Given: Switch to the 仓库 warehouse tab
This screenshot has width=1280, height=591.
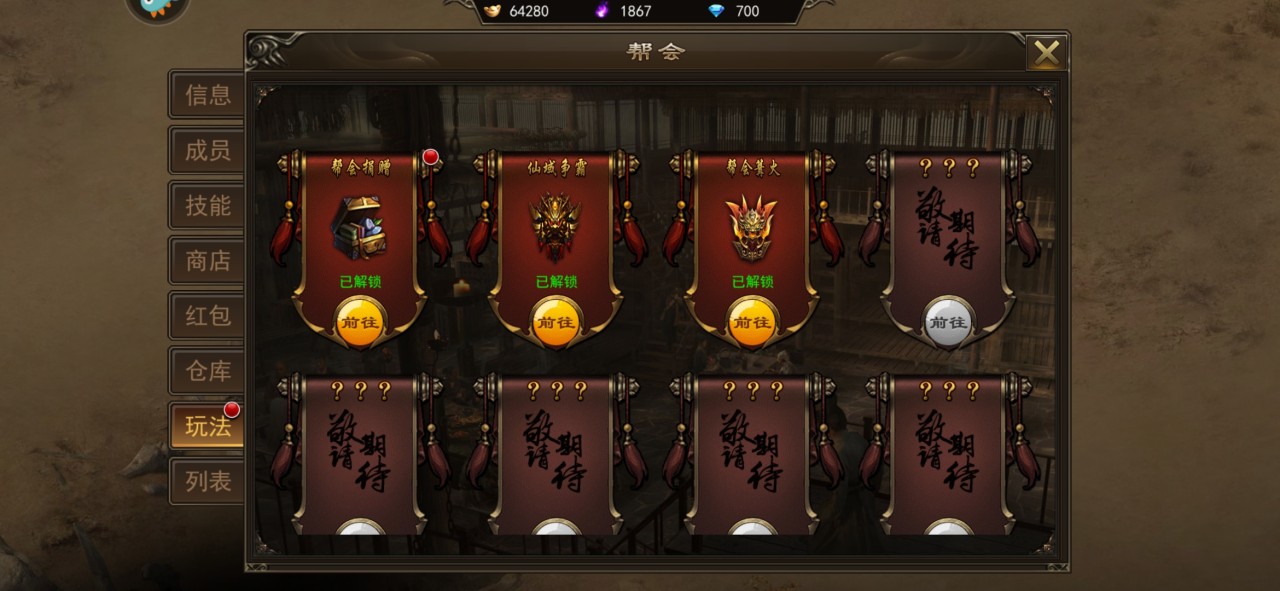Looking at the screenshot, I should click(x=207, y=371).
